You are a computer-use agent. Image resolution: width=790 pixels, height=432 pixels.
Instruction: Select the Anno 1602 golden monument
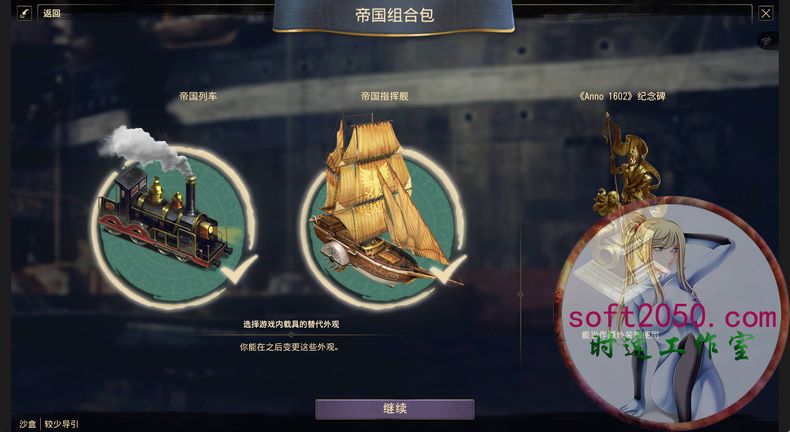[x=624, y=165]
